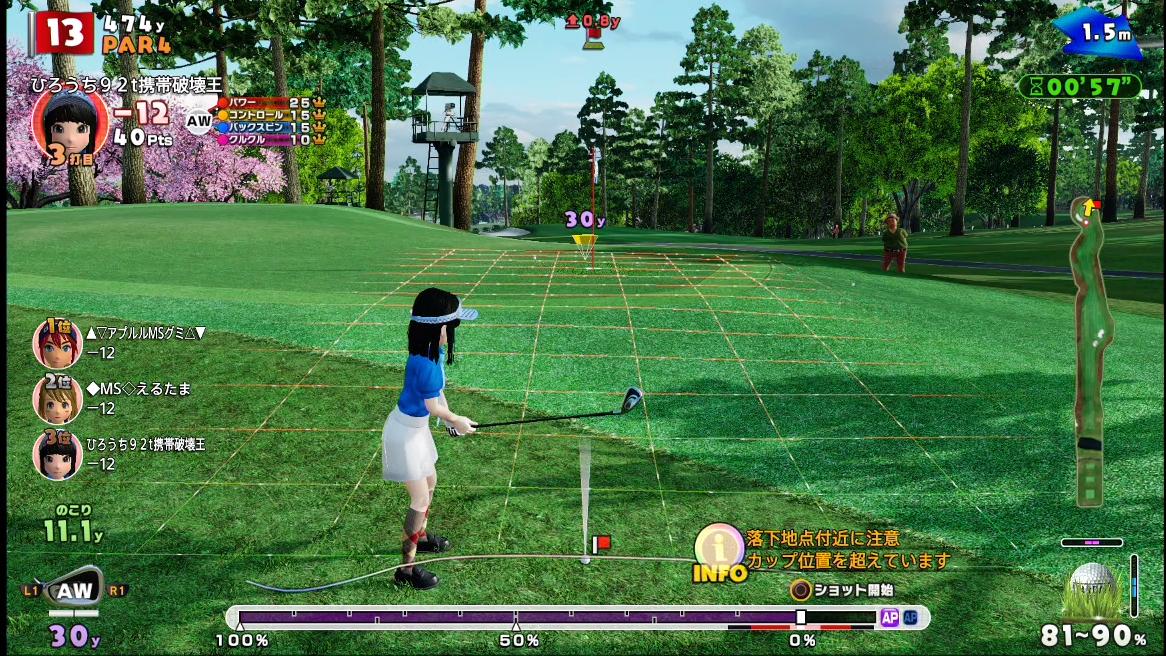Open the course hole minimap
The image size is (1166, 656).
(x=1091, y=350)
